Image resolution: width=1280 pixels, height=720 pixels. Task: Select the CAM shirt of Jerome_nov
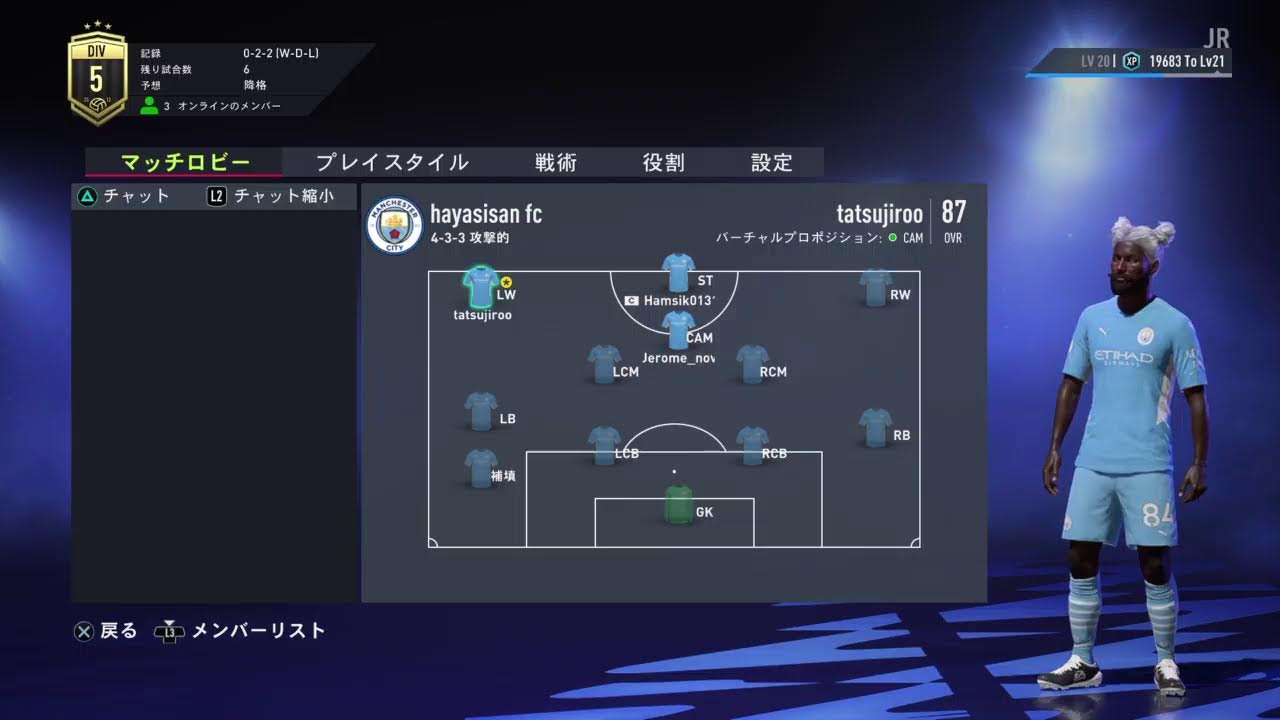678,330
